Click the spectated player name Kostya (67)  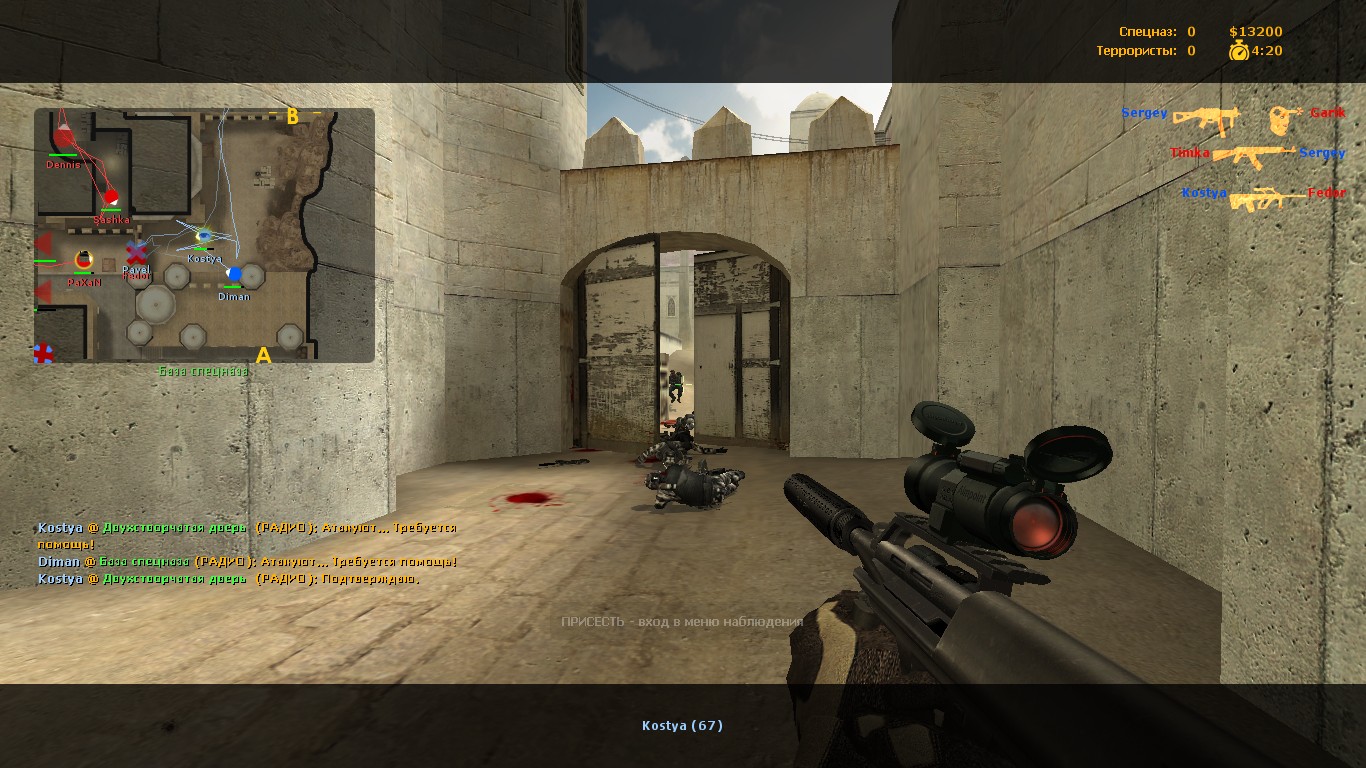coord(682,726)
